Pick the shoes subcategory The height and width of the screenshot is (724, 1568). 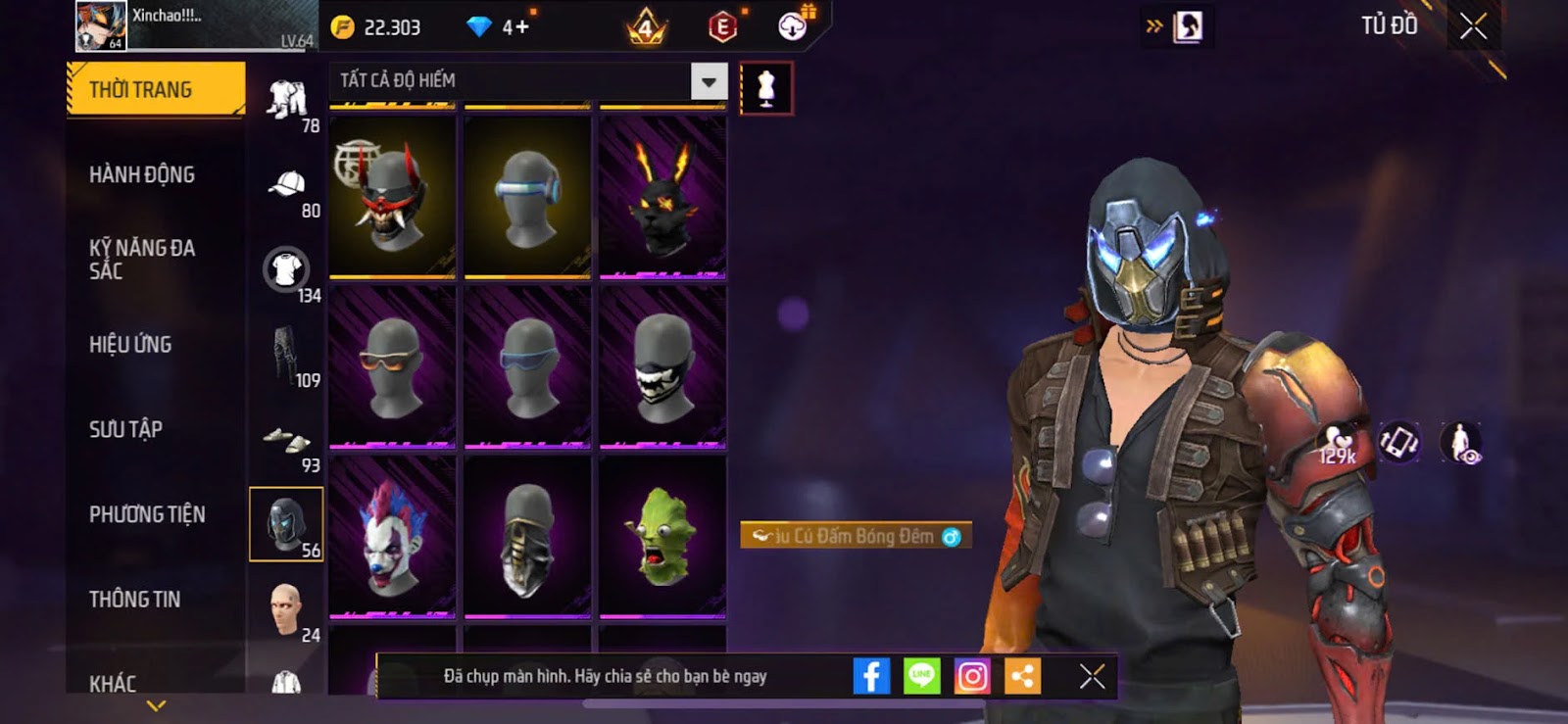point(286,440)
